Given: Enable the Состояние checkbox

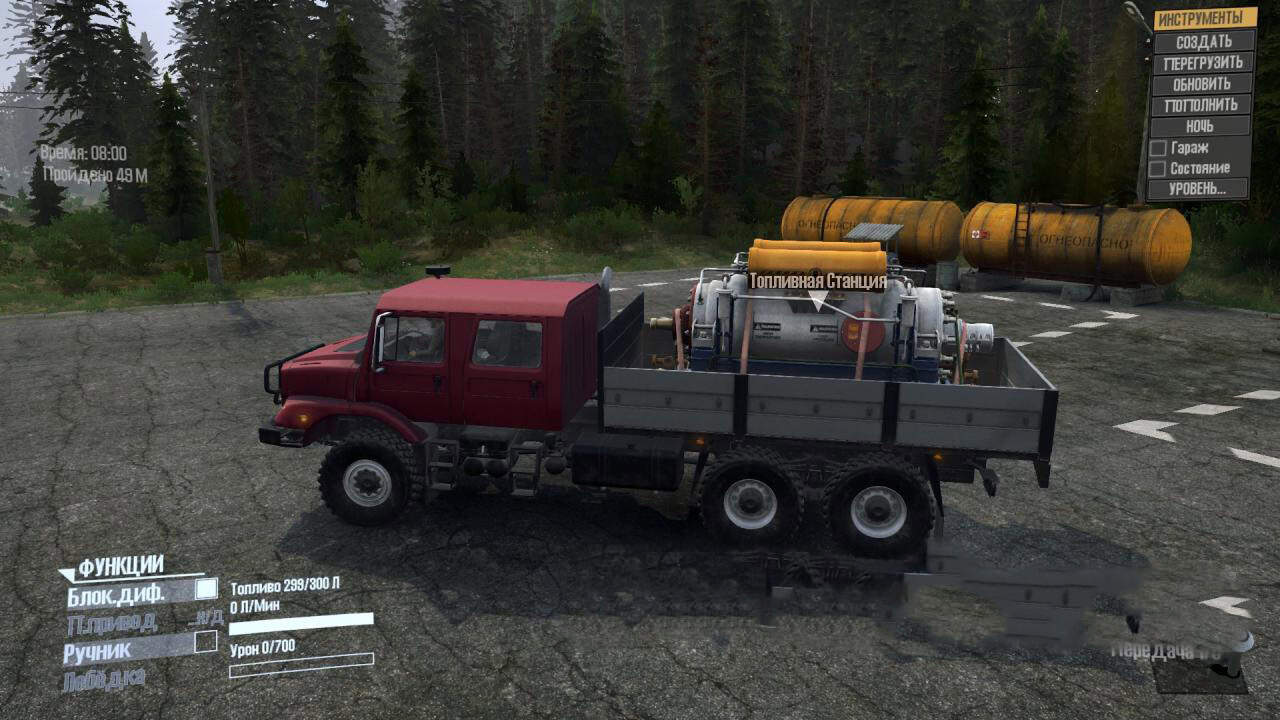Looking at the screenshot, I should coord(1157,168).
